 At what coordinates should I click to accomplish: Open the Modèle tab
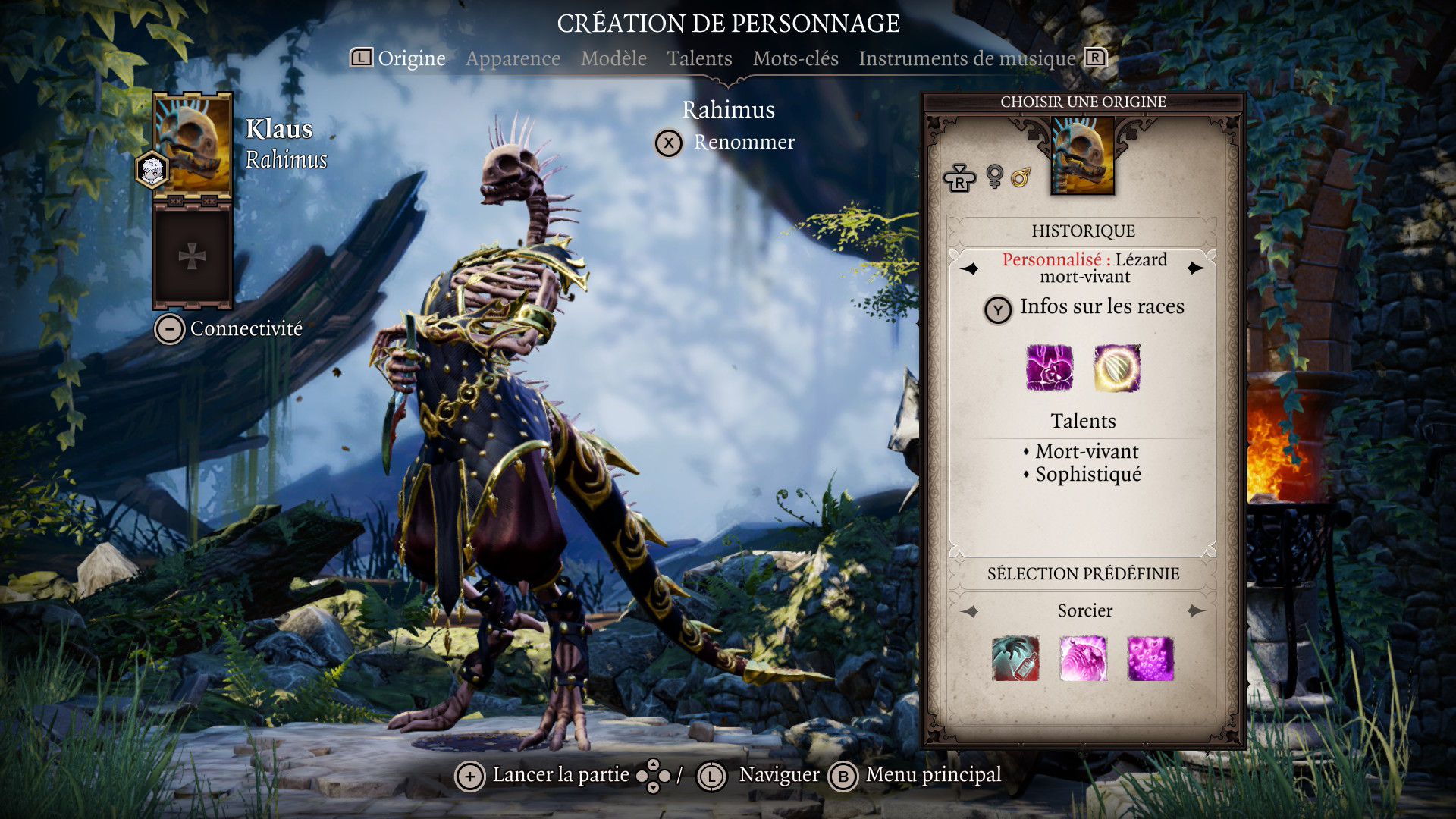tap(613, 58)
